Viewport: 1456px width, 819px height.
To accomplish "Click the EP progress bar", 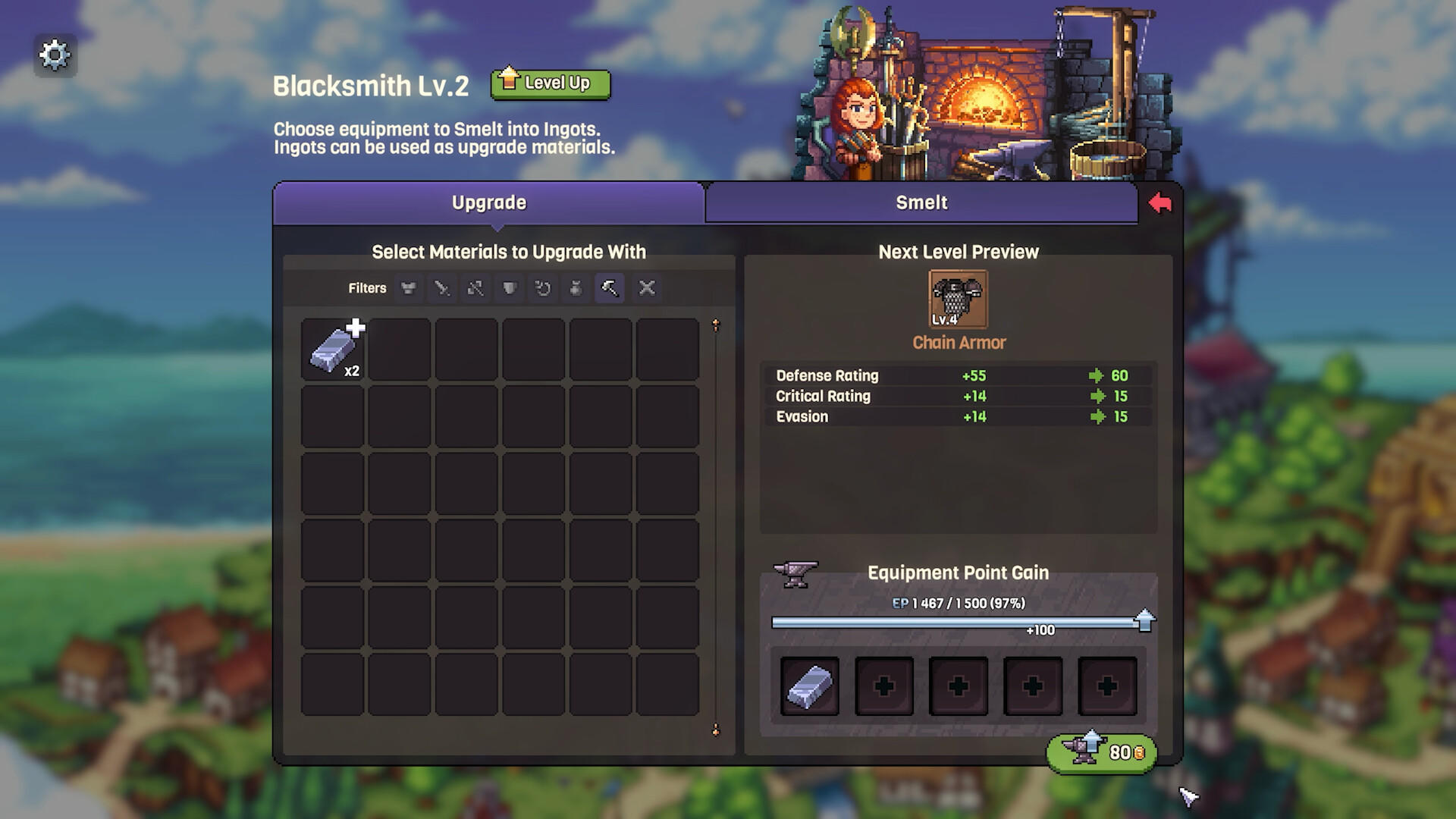I will (955, 621).
